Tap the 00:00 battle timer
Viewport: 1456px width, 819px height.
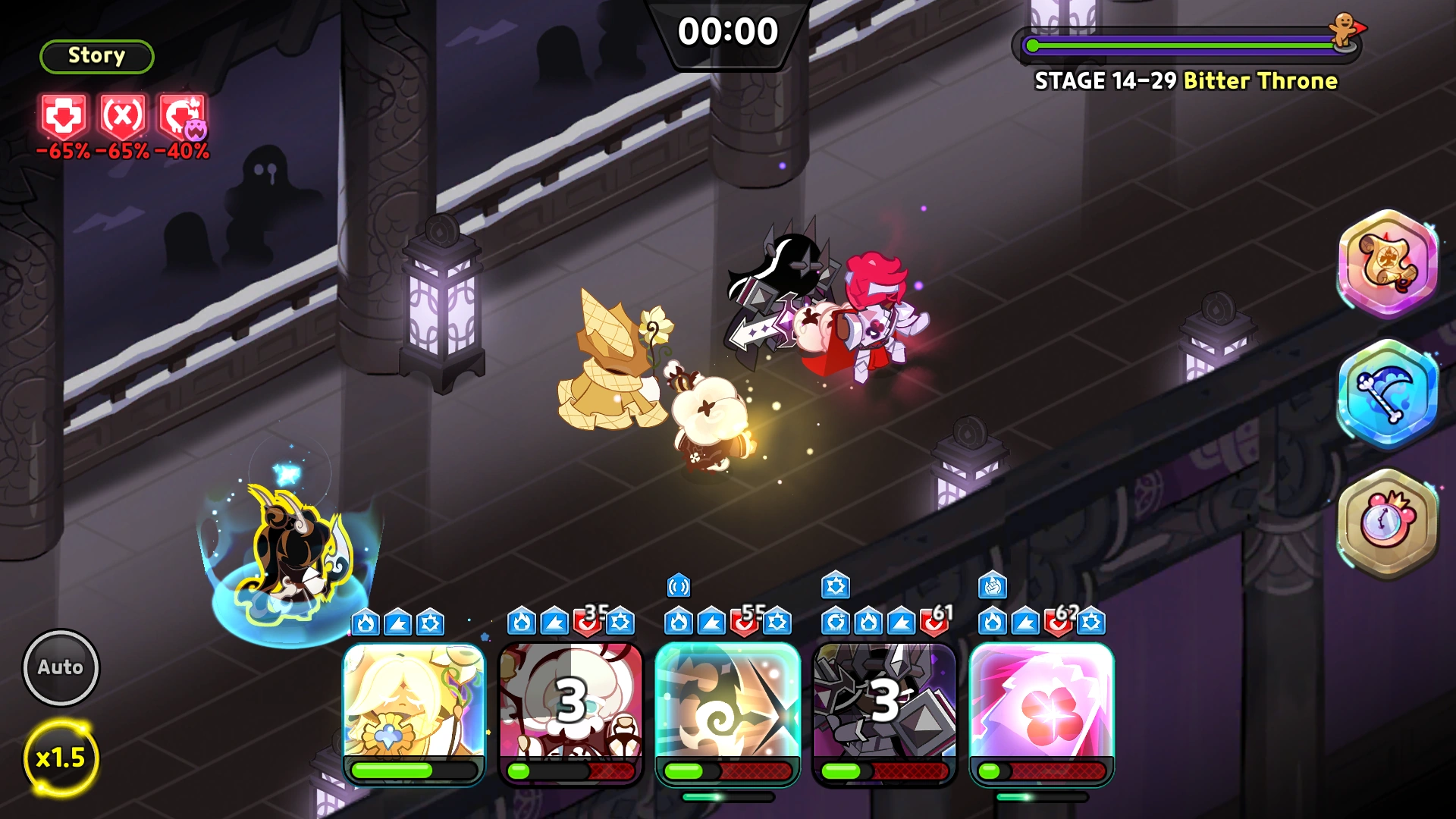click(727, 31)
